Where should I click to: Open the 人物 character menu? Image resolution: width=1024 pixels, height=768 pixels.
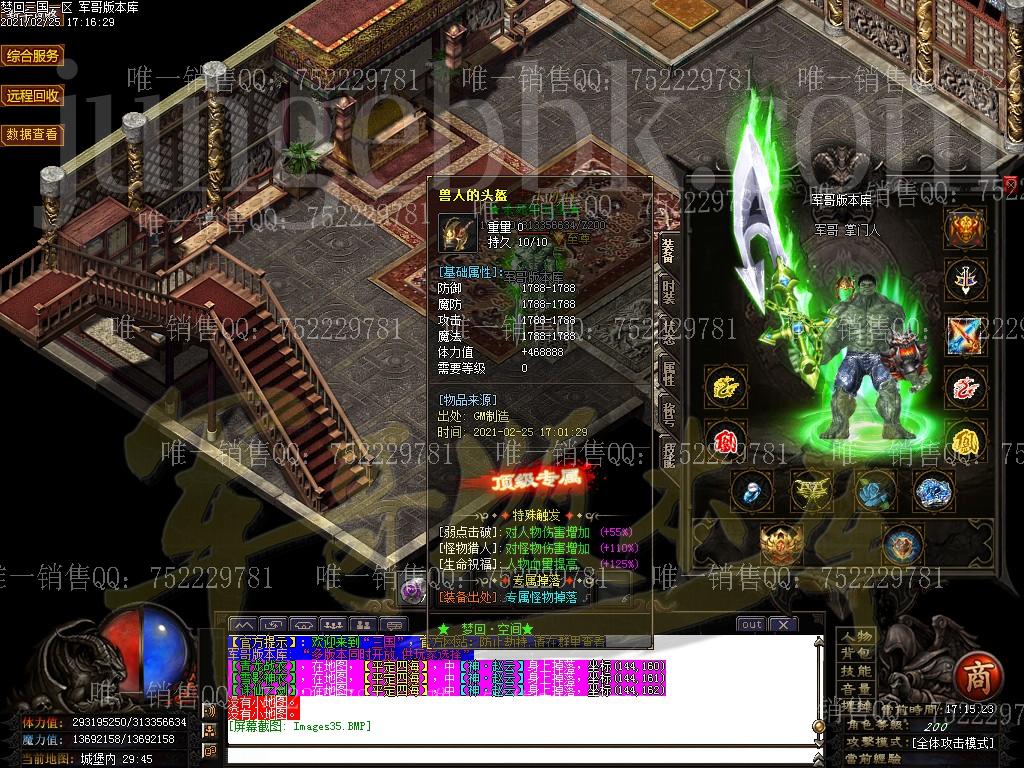[x=856, y=637]
